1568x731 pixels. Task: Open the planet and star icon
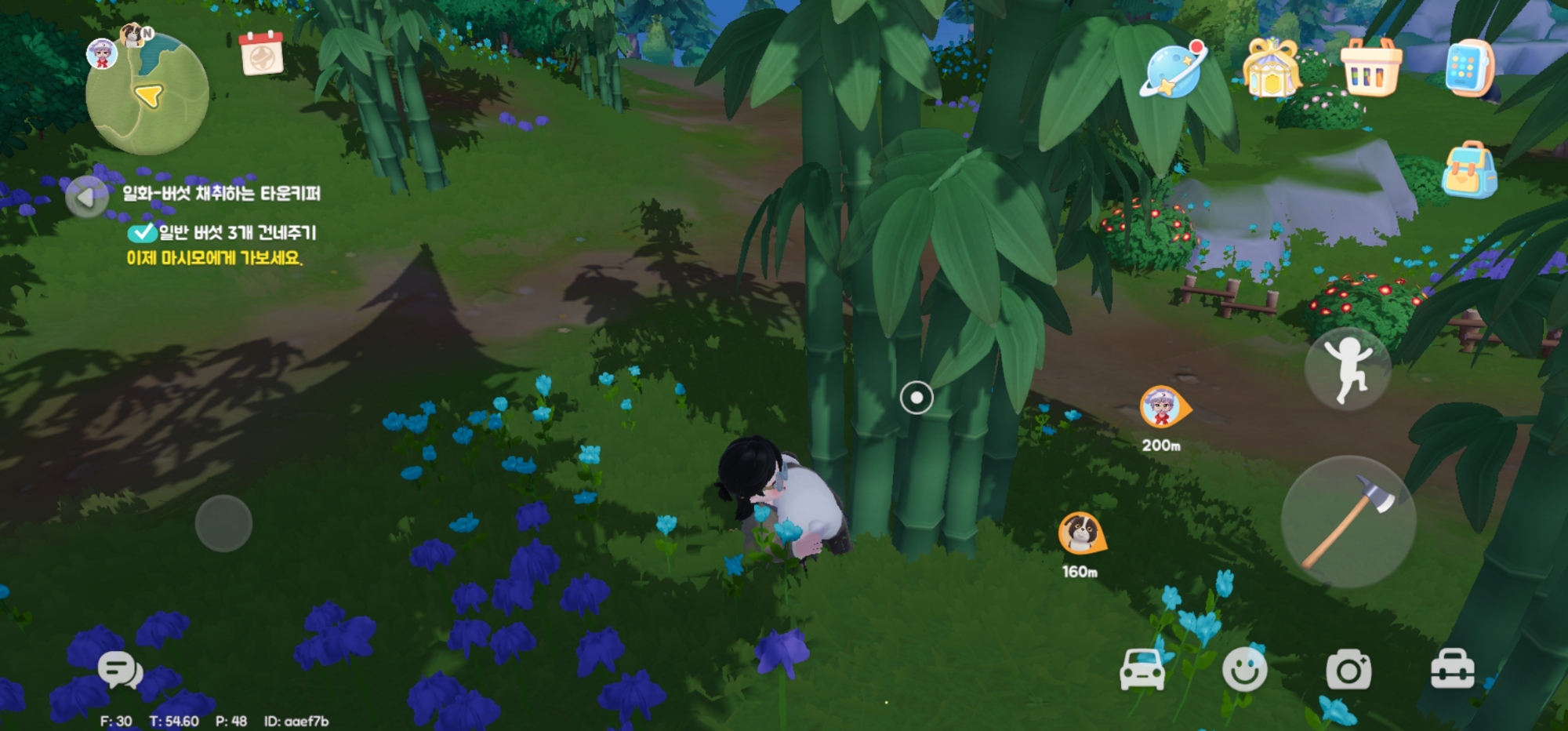[1172, 71]
